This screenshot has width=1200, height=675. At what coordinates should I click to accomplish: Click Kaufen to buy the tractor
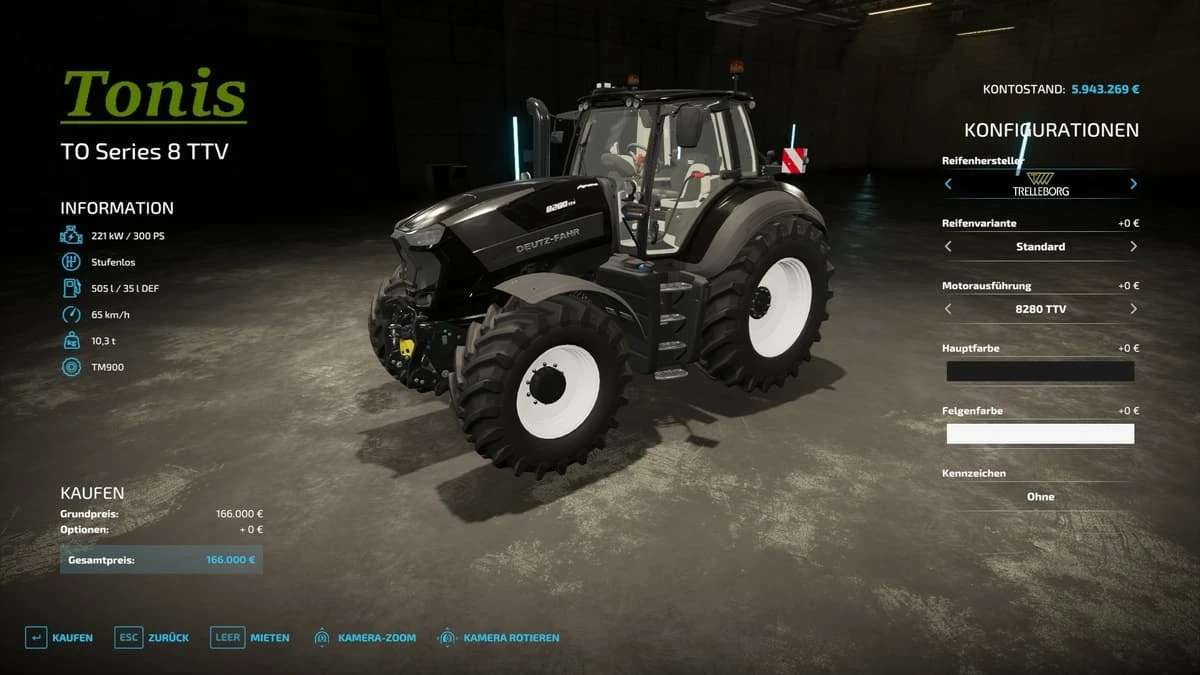point(60,637)
